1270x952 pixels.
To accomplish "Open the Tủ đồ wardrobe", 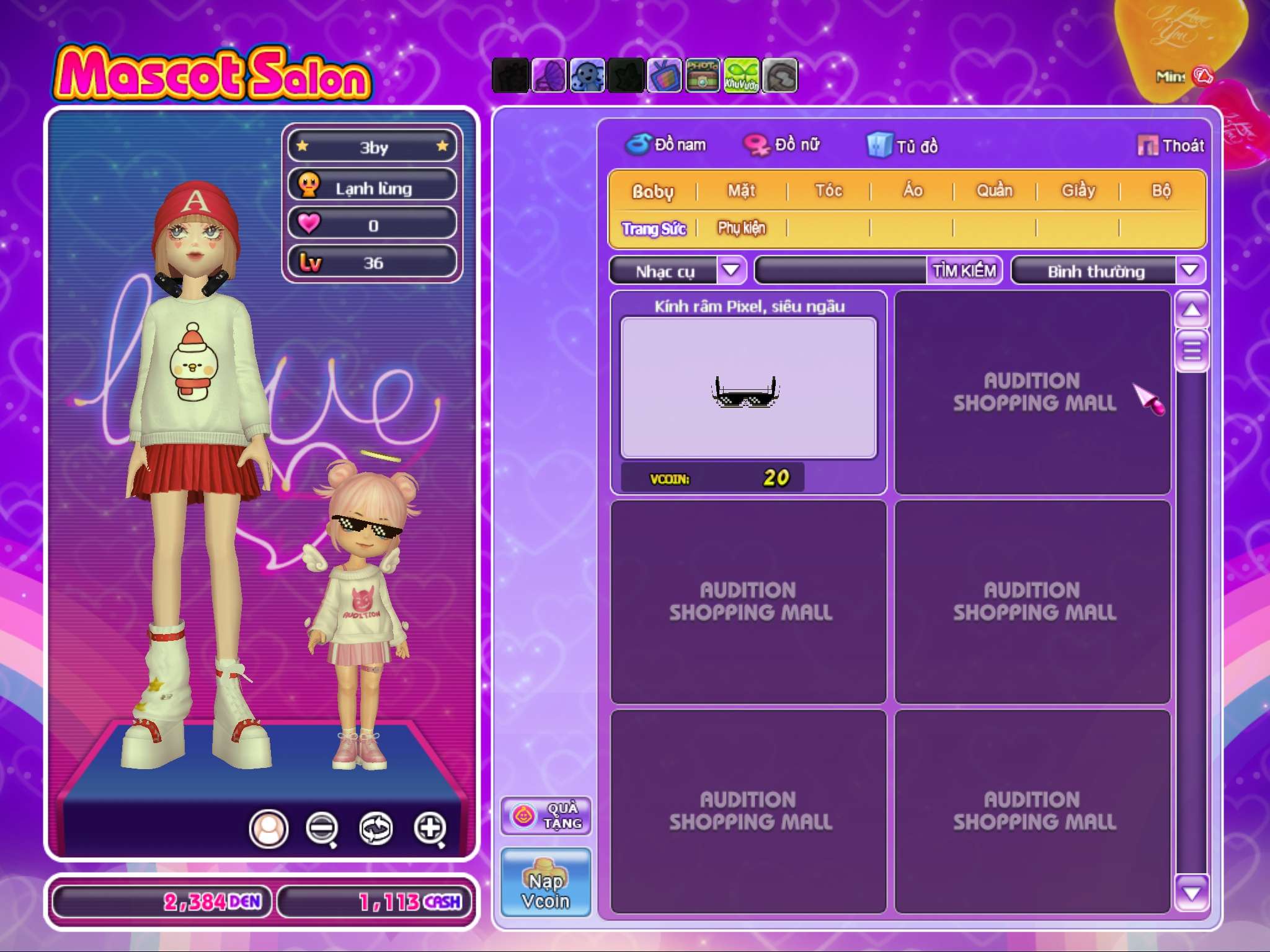I will 903,146.
